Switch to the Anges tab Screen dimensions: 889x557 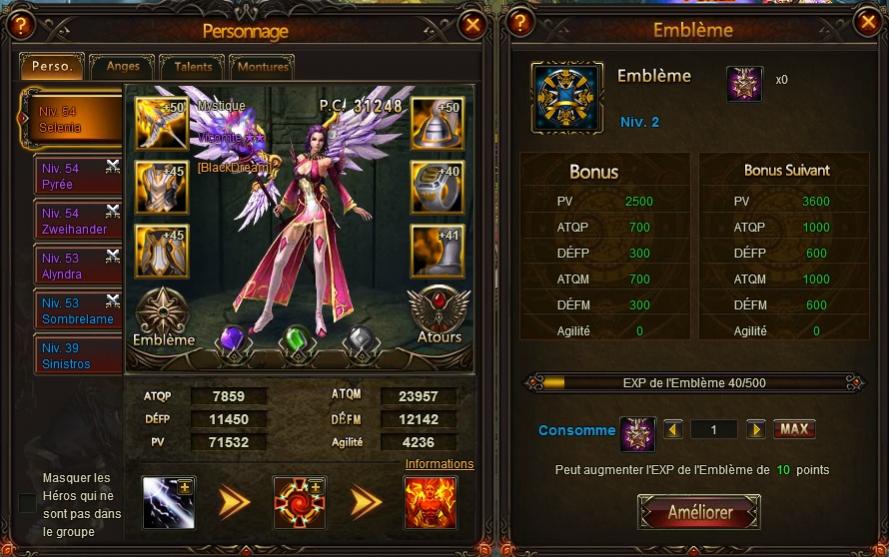pyautogui.click(x=122, y=67)
